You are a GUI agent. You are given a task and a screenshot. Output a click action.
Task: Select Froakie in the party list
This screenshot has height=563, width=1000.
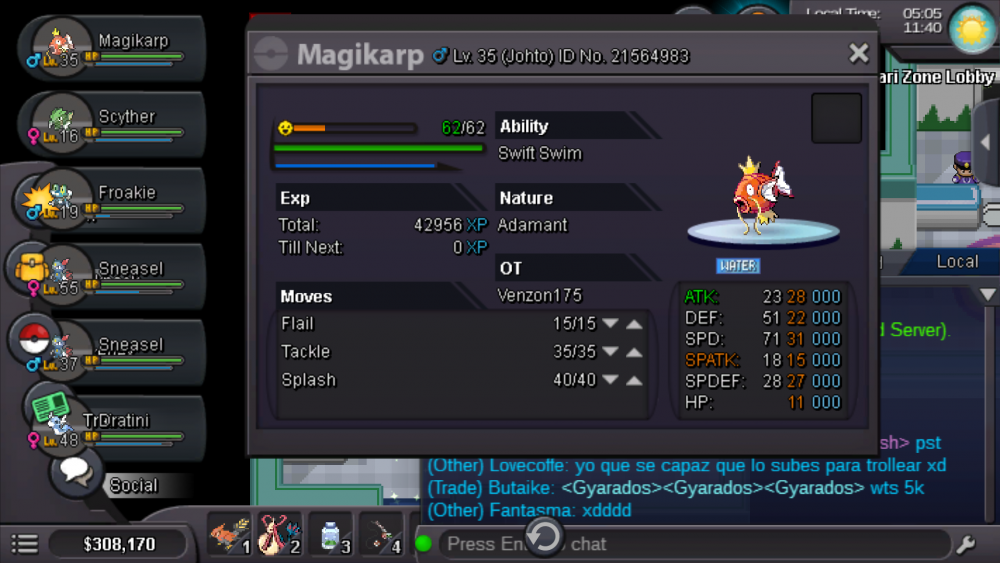click(x=110, y=200)
